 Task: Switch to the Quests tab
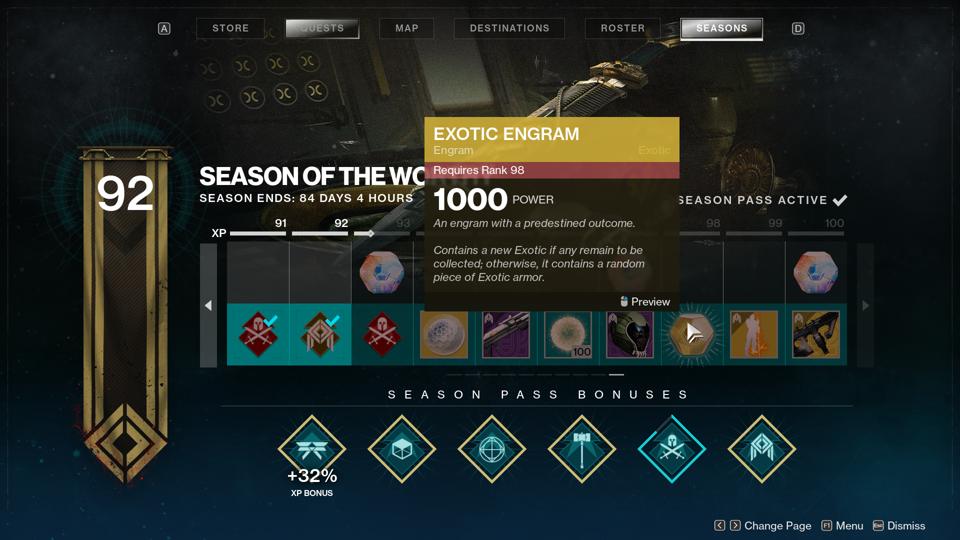coord(322,28)
